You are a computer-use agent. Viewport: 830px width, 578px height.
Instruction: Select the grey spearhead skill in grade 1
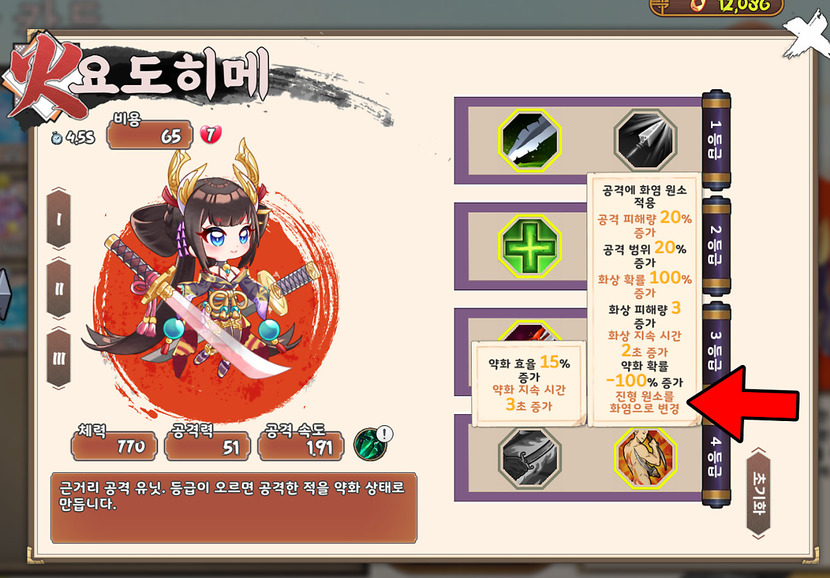[x=645, y=141]
